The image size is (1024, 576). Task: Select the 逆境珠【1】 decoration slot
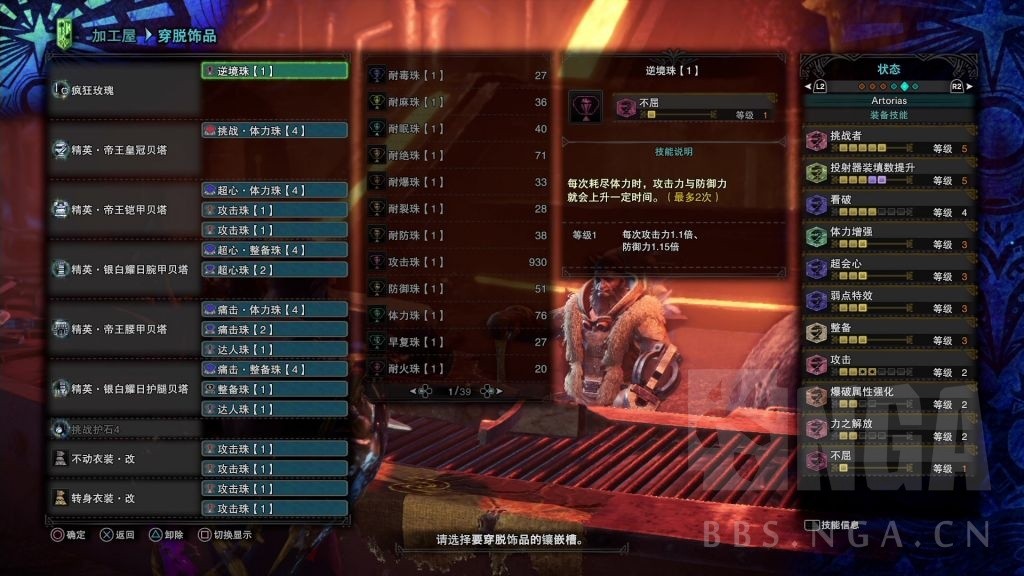[274, 71]
